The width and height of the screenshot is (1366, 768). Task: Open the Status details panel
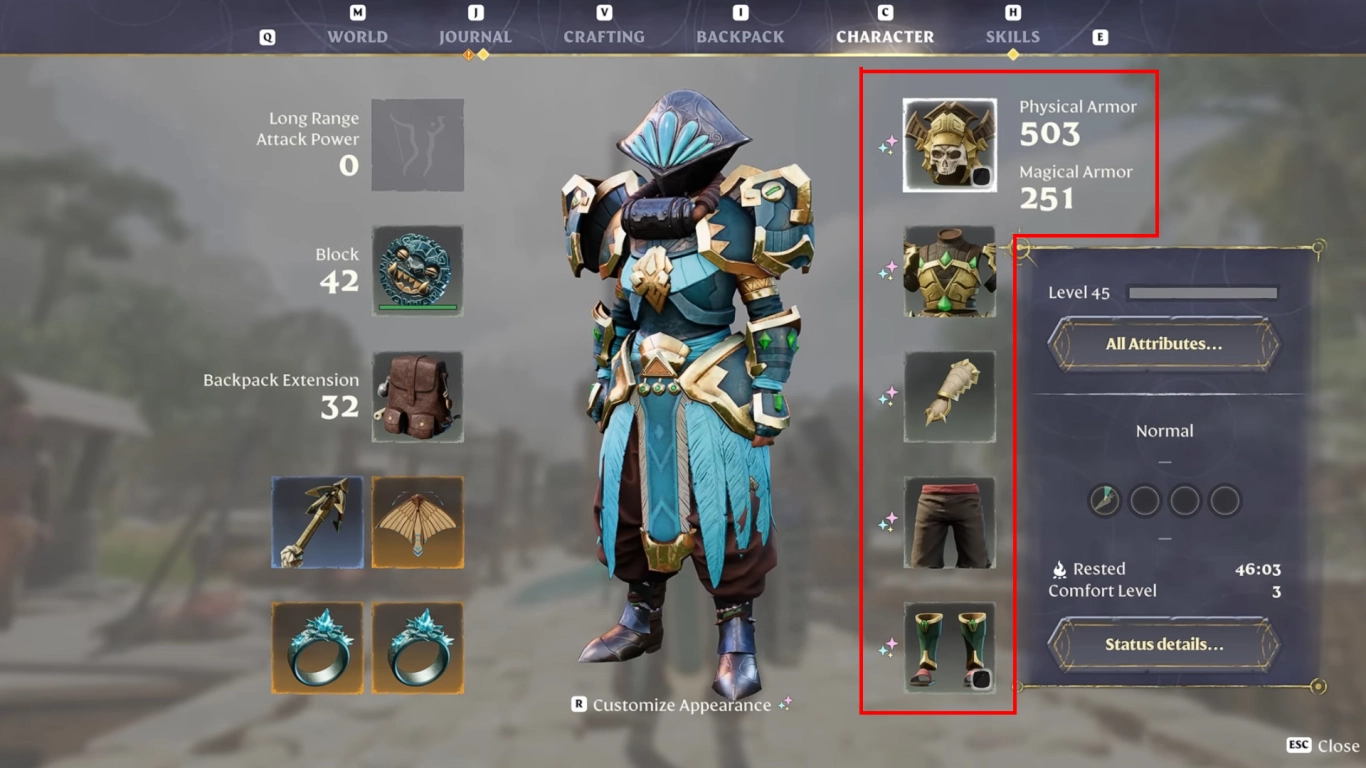coord(1162,644)
